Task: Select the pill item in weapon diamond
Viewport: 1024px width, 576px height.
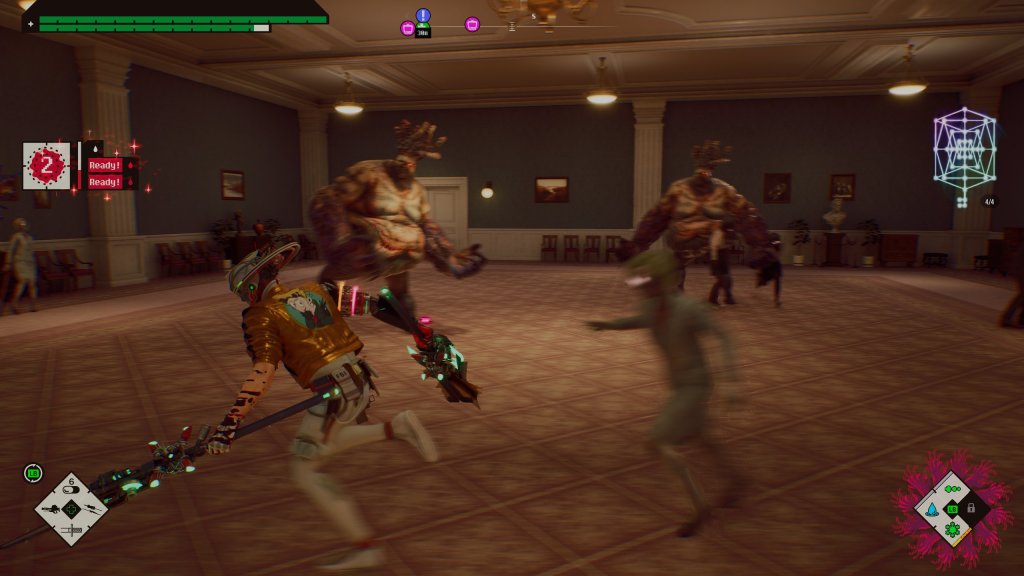Action: tap(71, 491)
